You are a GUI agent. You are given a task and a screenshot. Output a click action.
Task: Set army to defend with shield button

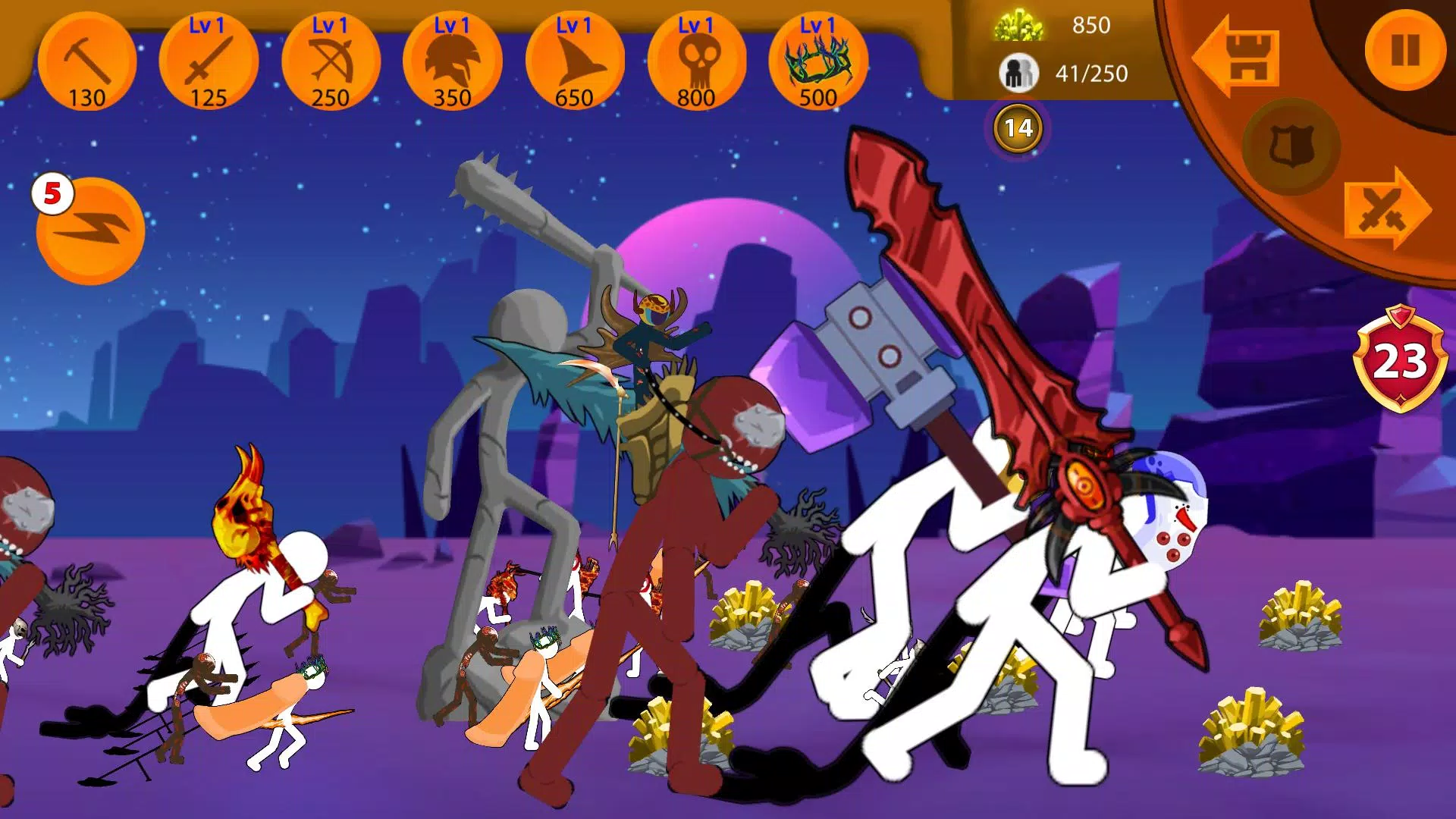point(1291,146)
